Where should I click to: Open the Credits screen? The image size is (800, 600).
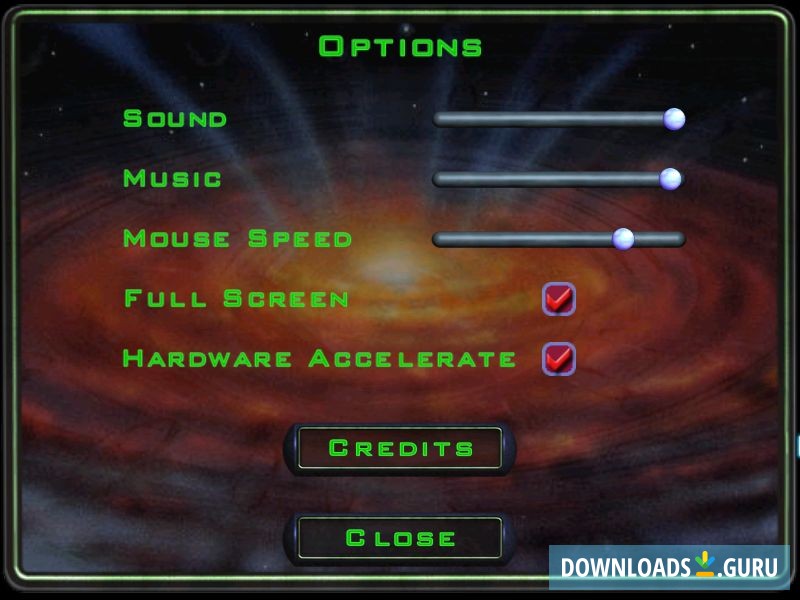(x=400, y=448)
